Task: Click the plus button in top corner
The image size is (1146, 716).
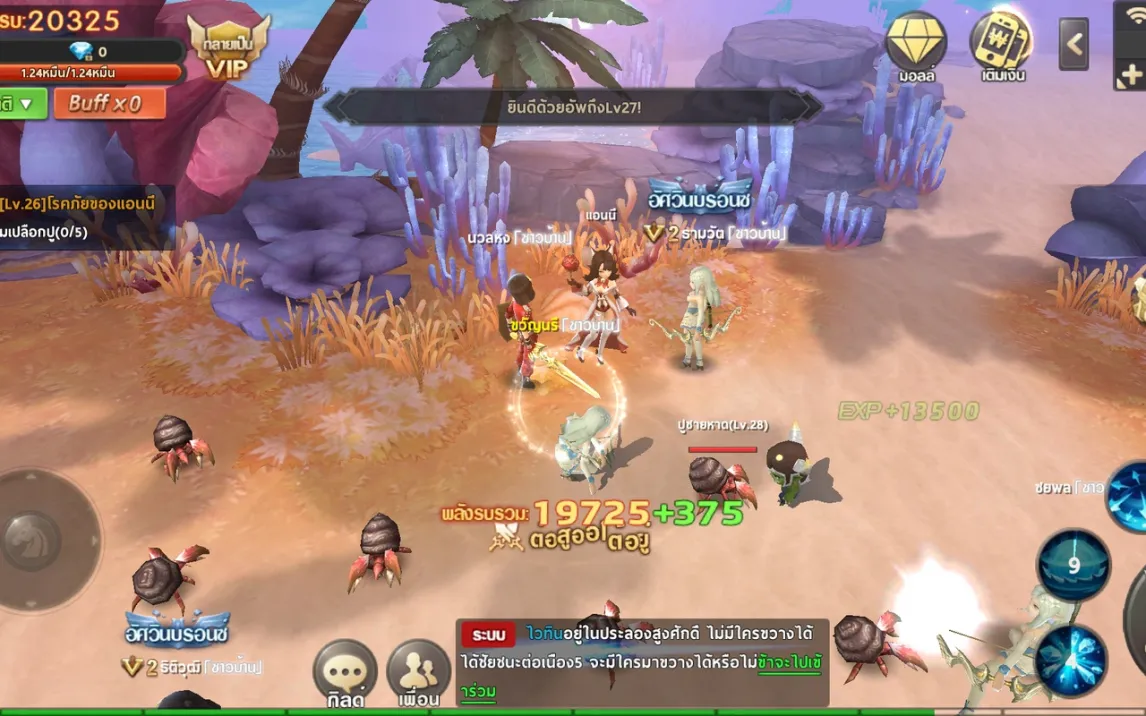Action: pyautogui.click(x=1132, y=74)
